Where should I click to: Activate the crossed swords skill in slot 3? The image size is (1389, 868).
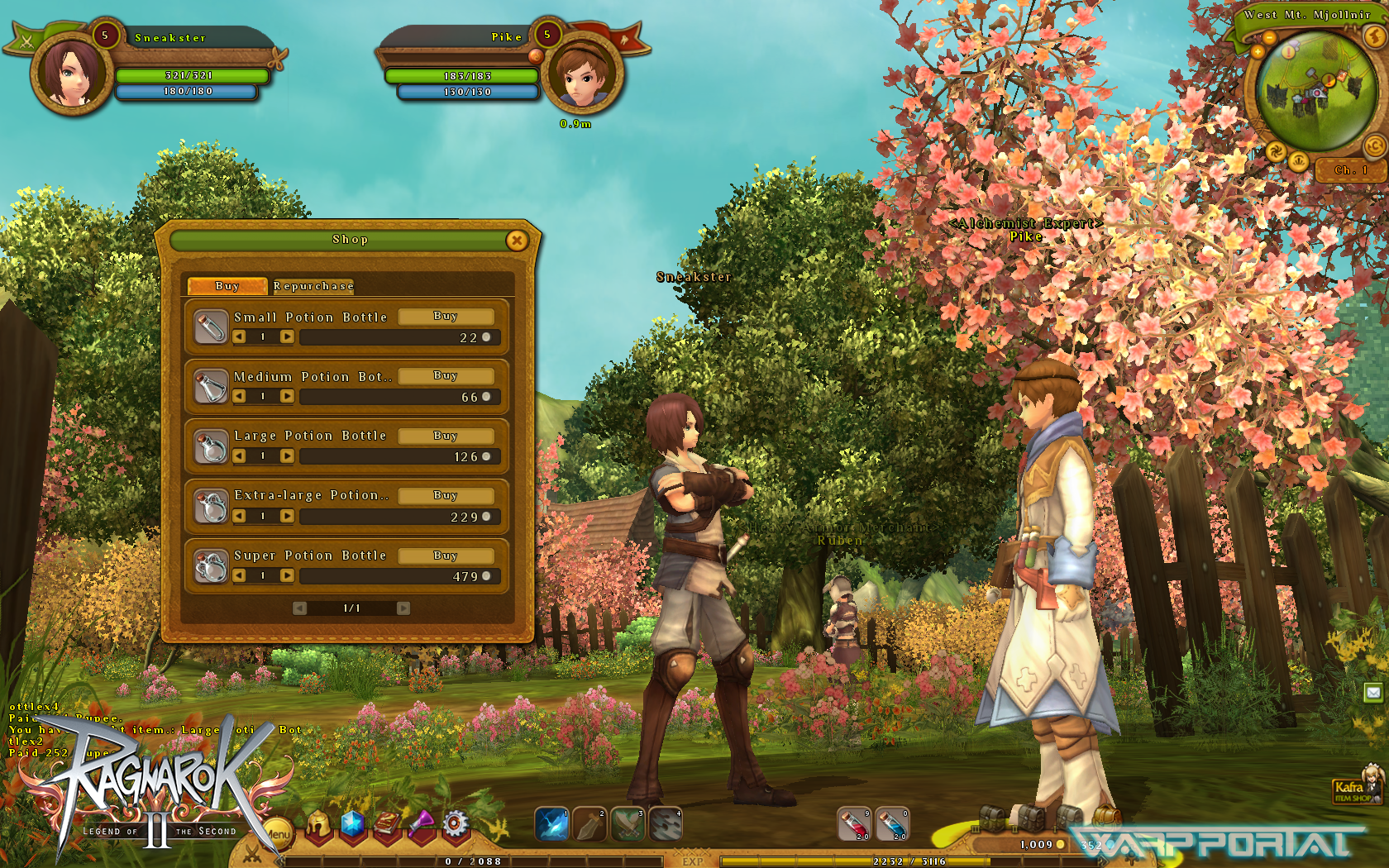[628, 824]
